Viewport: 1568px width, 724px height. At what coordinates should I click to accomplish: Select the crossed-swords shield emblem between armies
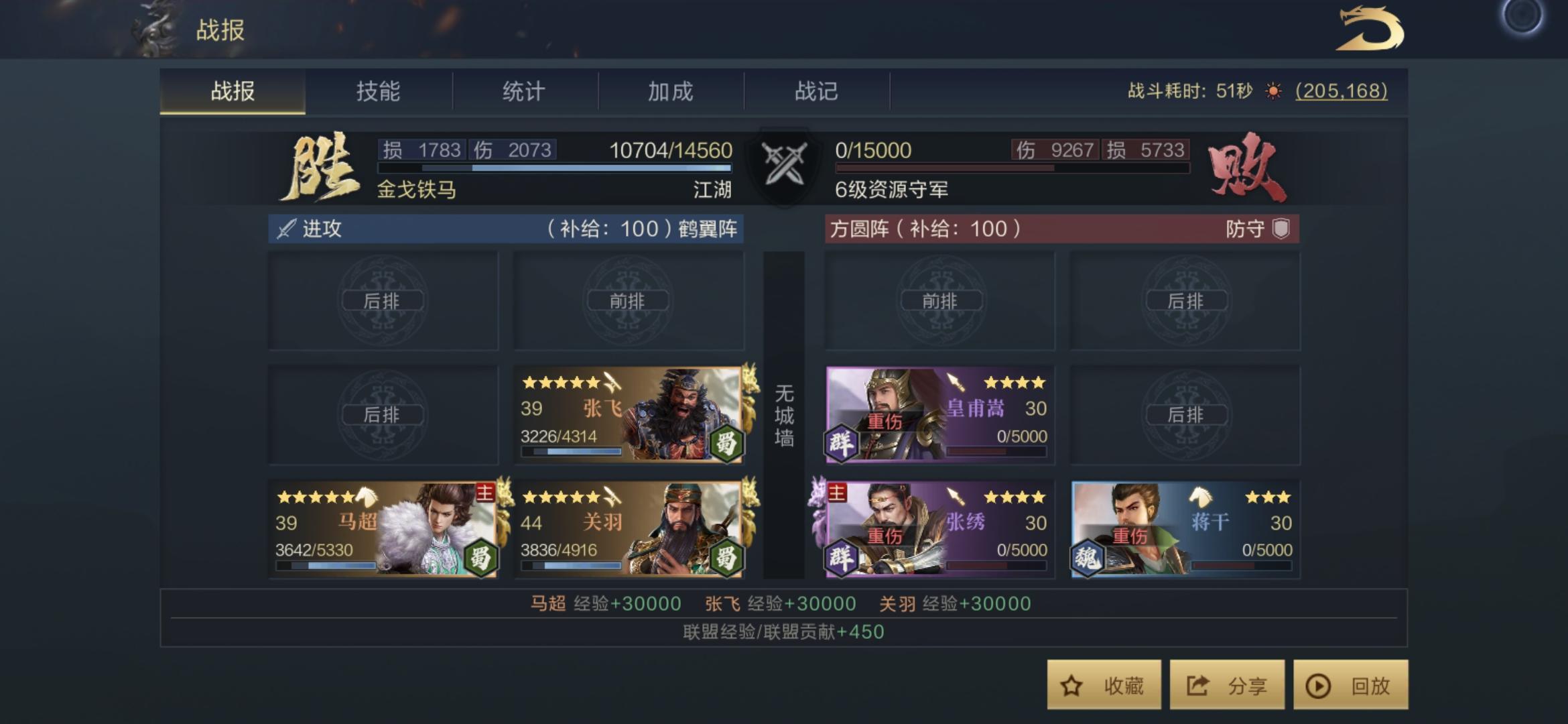[x=784, y=164]
